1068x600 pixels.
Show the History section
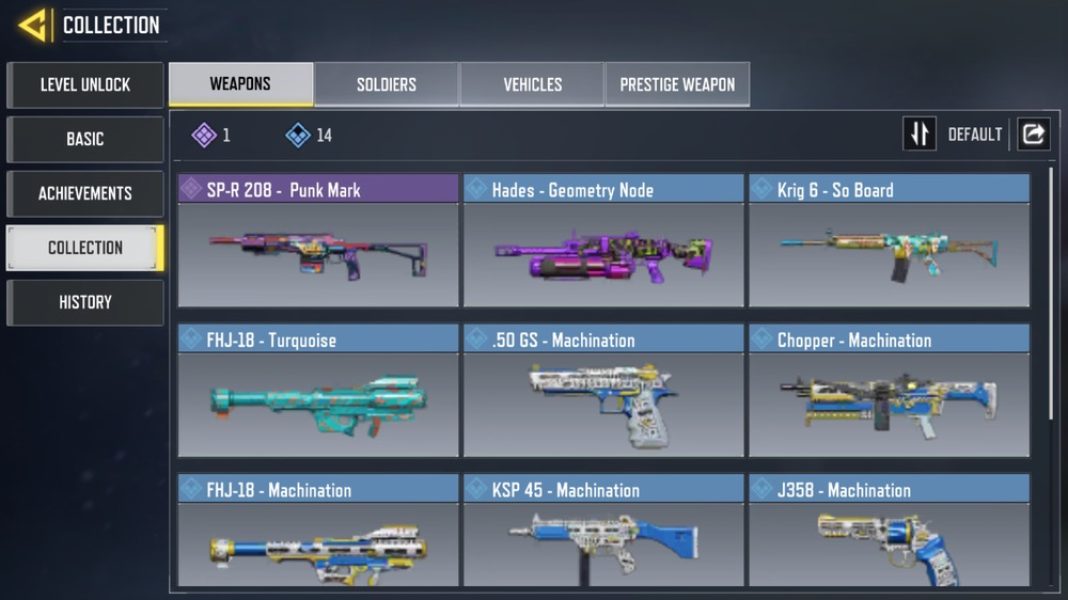coord(85,302)
